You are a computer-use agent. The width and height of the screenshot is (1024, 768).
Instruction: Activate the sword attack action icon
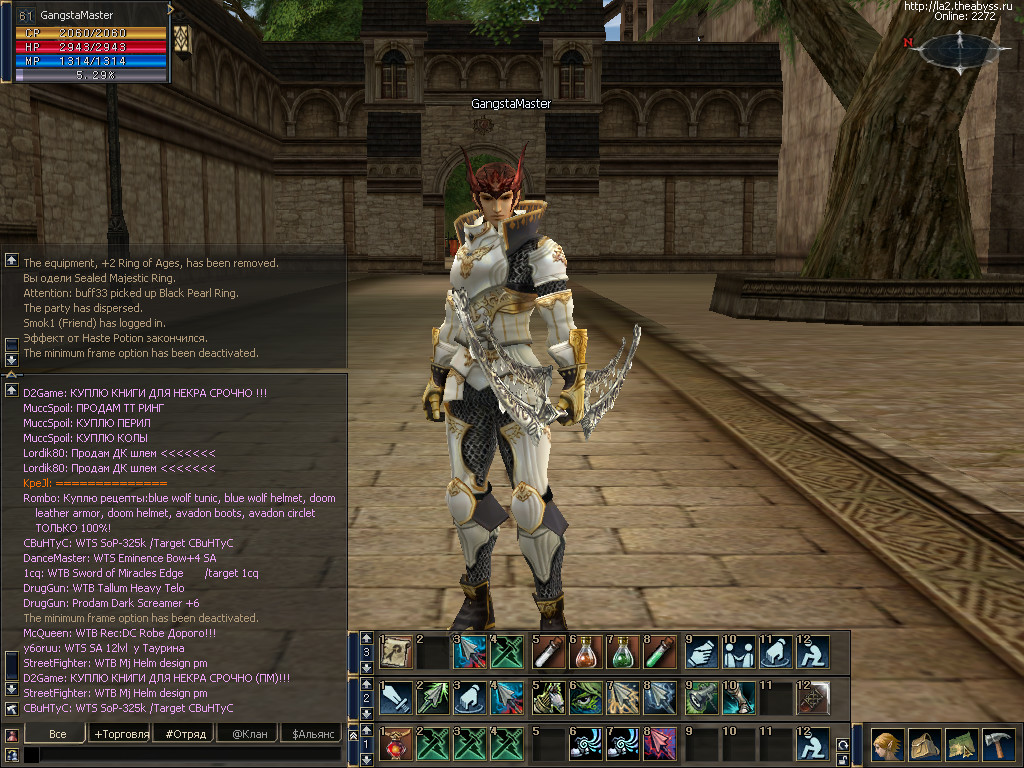click(396, 698)
